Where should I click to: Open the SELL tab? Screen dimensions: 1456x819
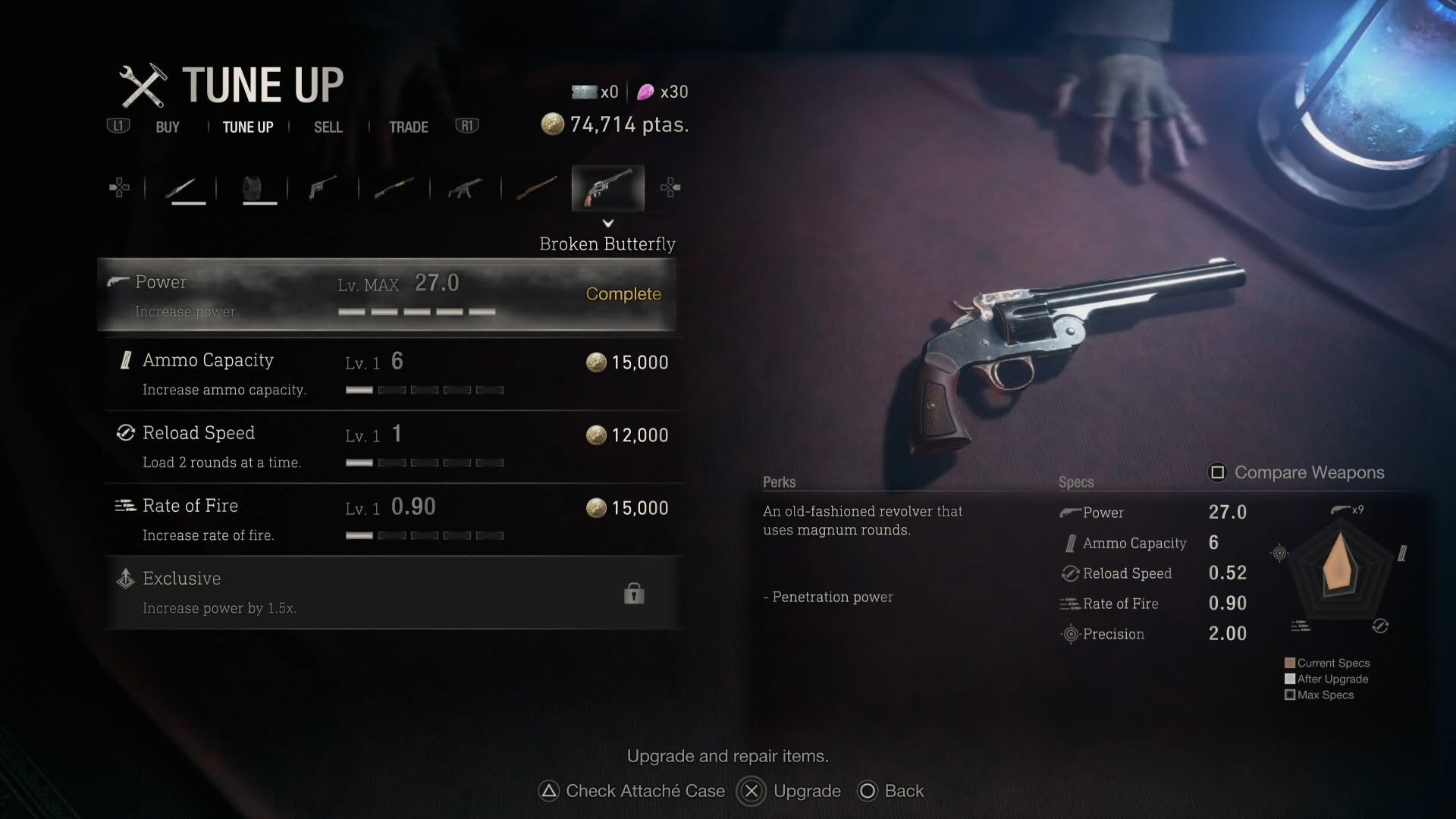(x=328, y=127)
